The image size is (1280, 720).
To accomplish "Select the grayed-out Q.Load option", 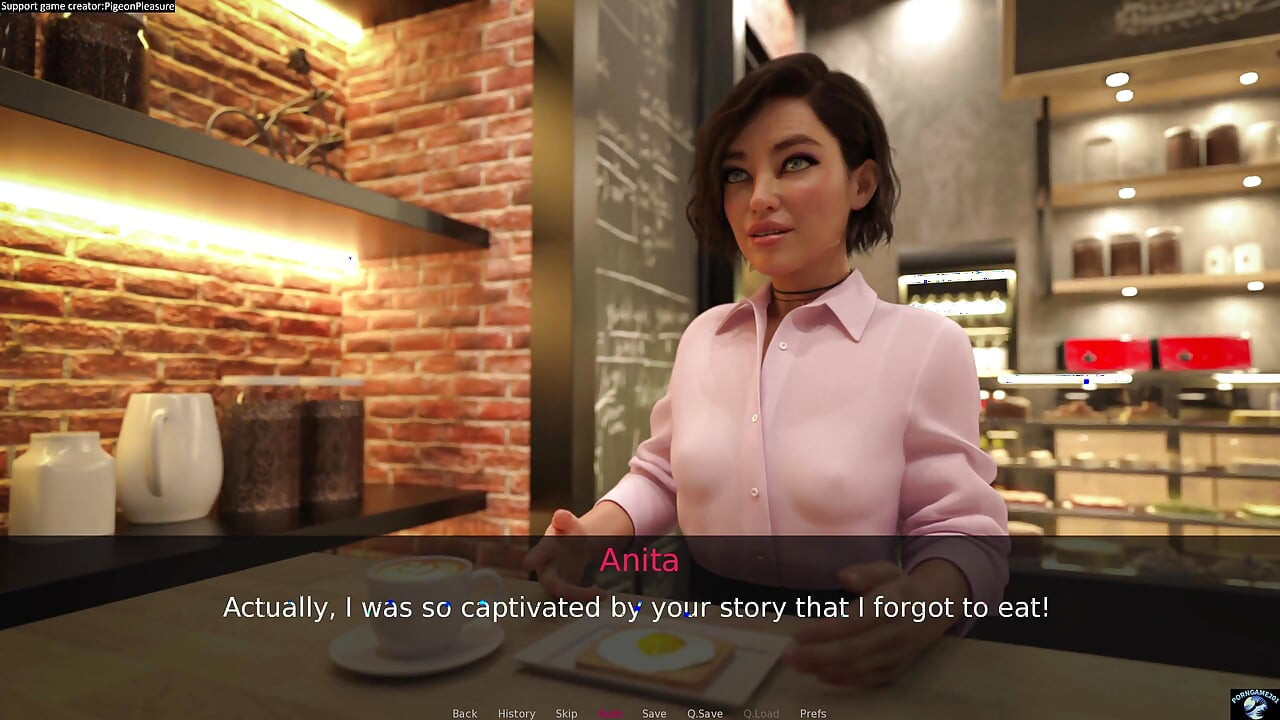I will point(761,713).
